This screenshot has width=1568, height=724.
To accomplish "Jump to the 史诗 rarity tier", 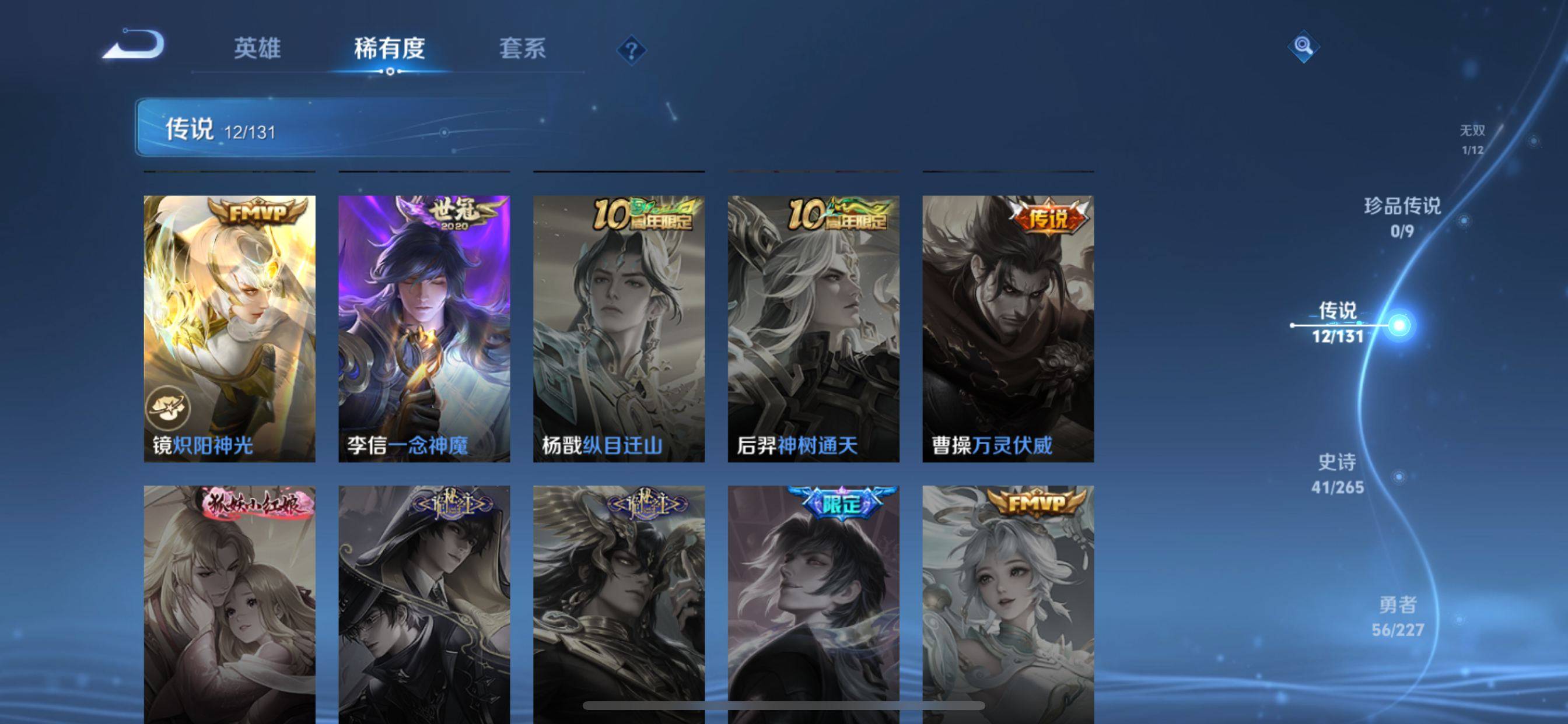I will click(1338, 473).
